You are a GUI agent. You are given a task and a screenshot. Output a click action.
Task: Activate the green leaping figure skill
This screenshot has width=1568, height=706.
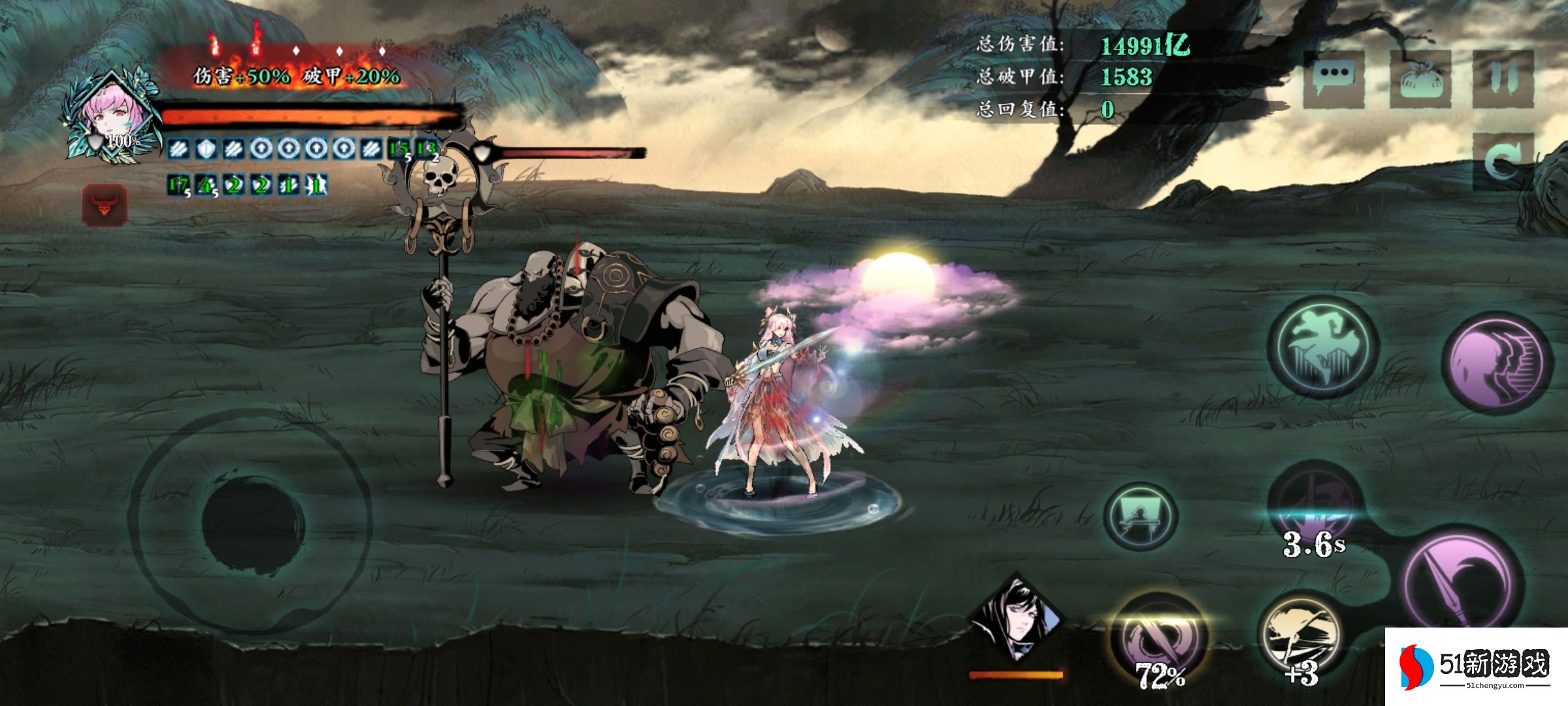(x=1323, y=346)
